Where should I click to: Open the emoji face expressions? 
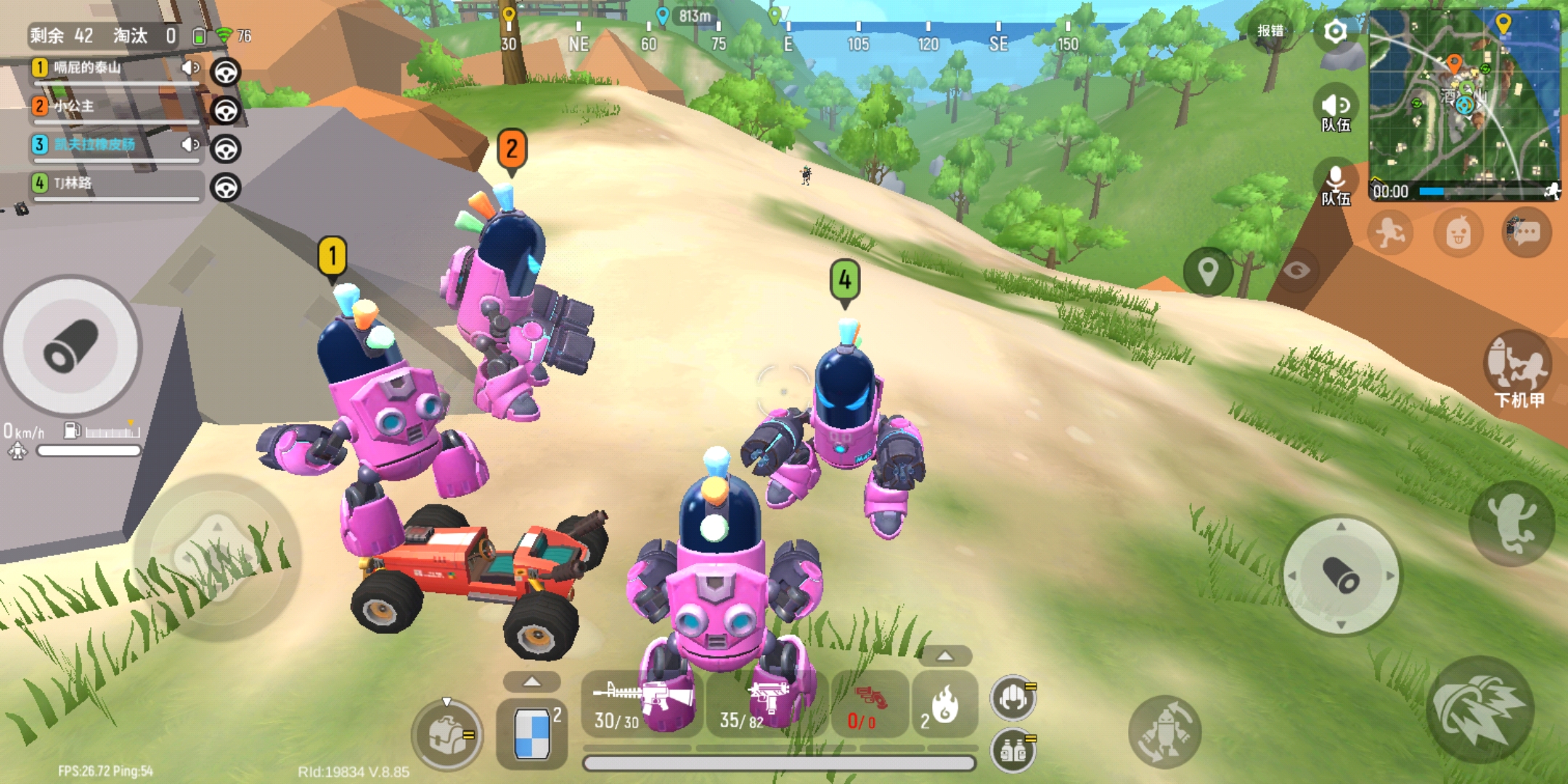point(1458,233)
